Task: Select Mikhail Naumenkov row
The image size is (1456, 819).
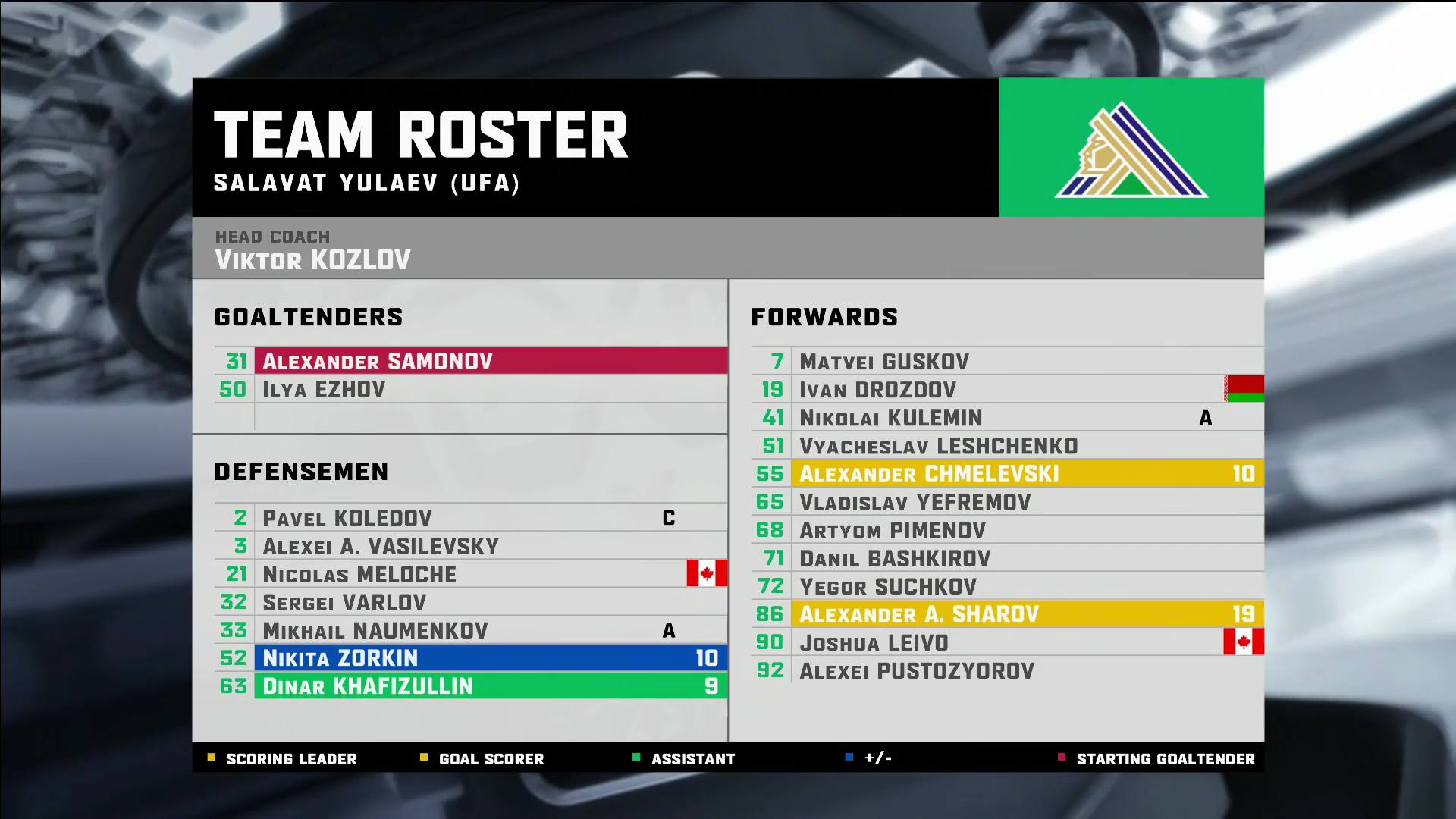Action: [470, 631]
